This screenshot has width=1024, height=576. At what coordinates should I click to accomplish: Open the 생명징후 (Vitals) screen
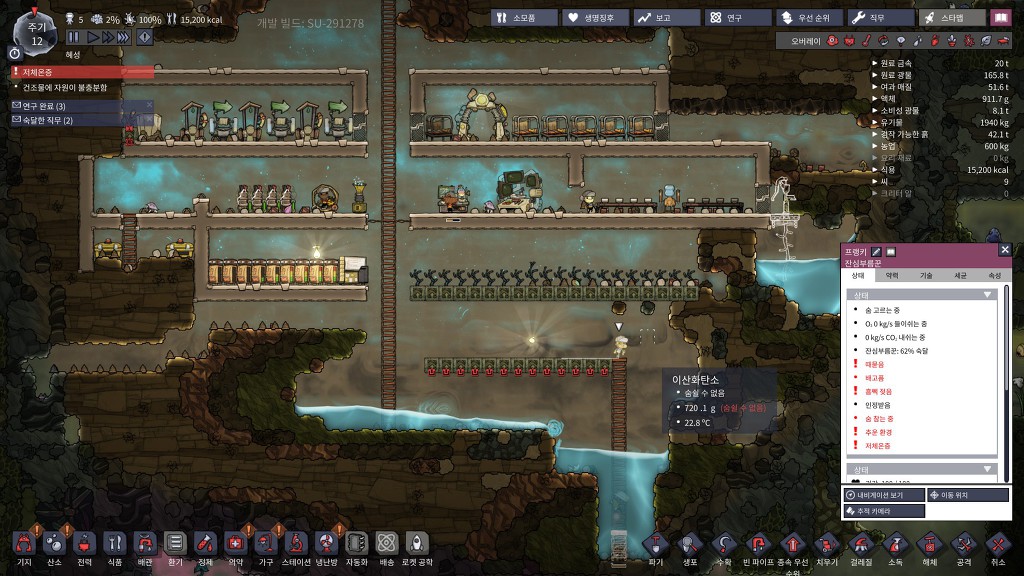click(x=594, y=18)
